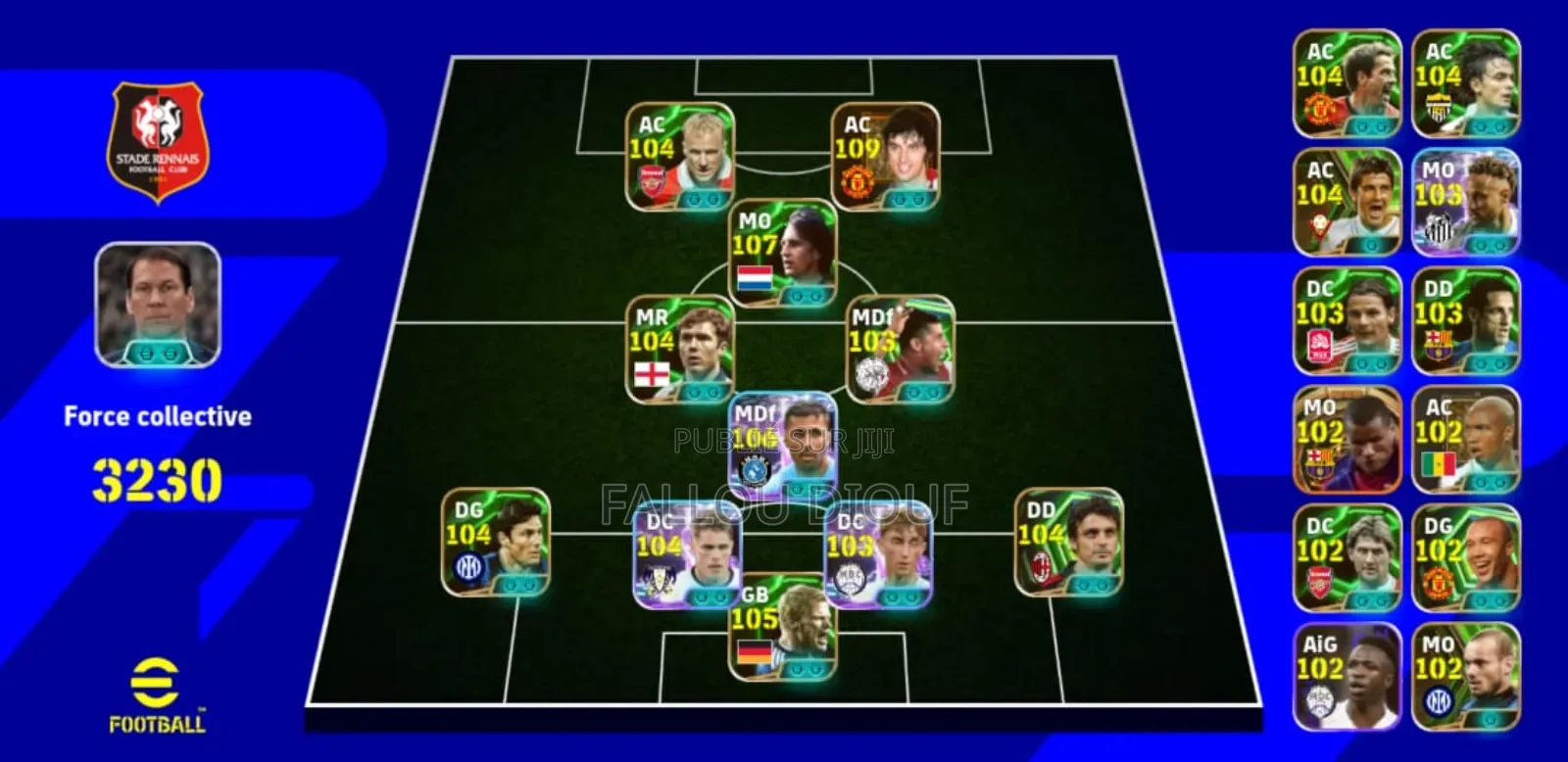Pick the DG 102 Manchester United reserve

[1465, 558]
